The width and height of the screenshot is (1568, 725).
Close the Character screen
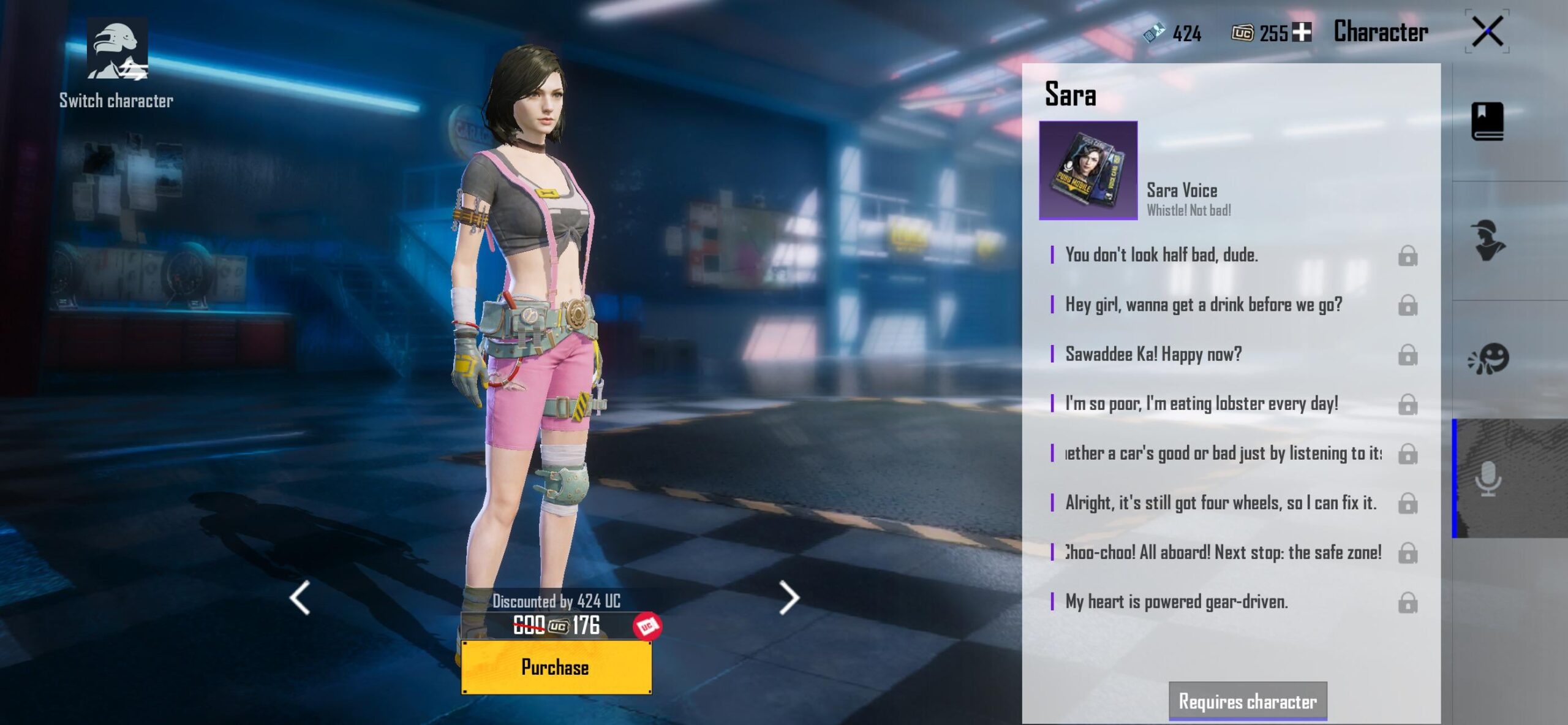(x=1487, y=31)
